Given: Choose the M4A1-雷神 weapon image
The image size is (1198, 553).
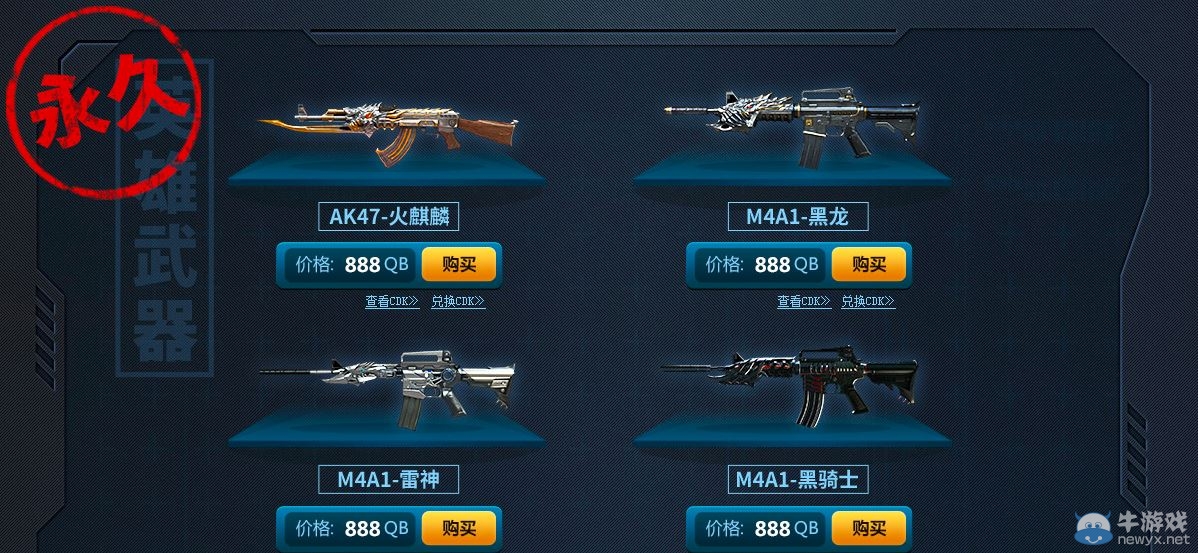Looking at the screenshot, I should coord(388,385).
